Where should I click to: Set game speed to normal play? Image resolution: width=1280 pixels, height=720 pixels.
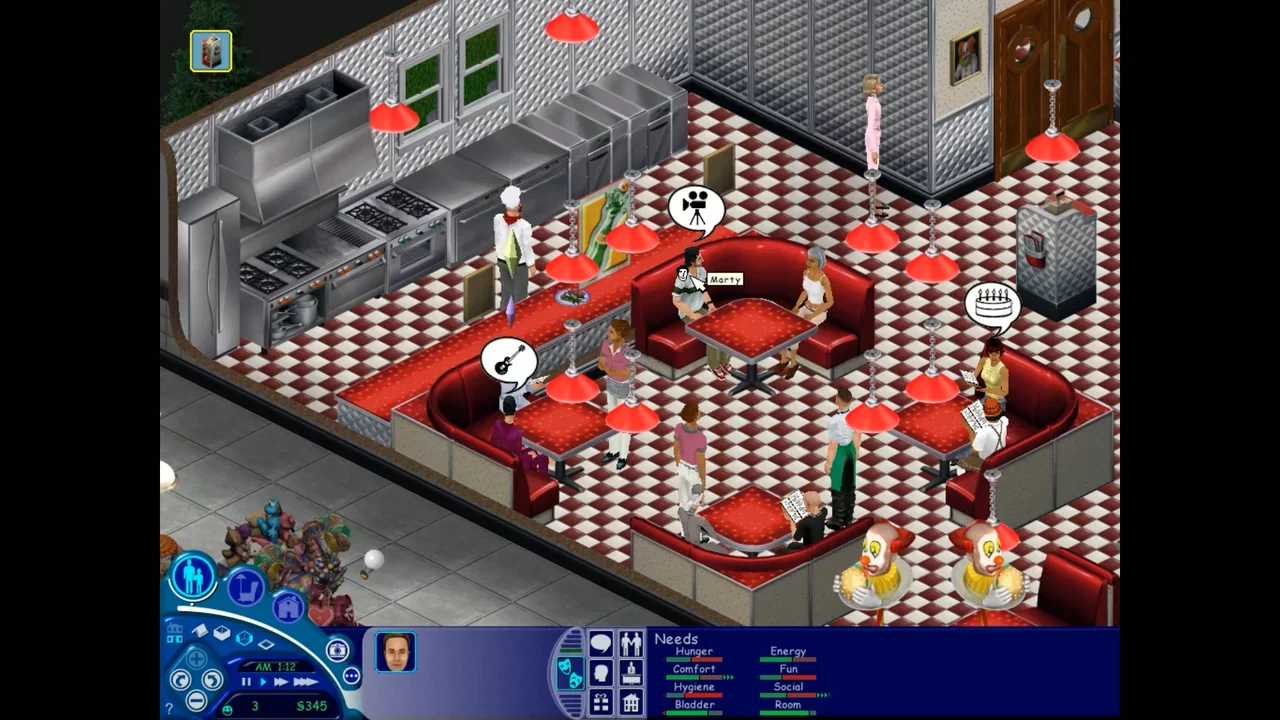[263, 682]
